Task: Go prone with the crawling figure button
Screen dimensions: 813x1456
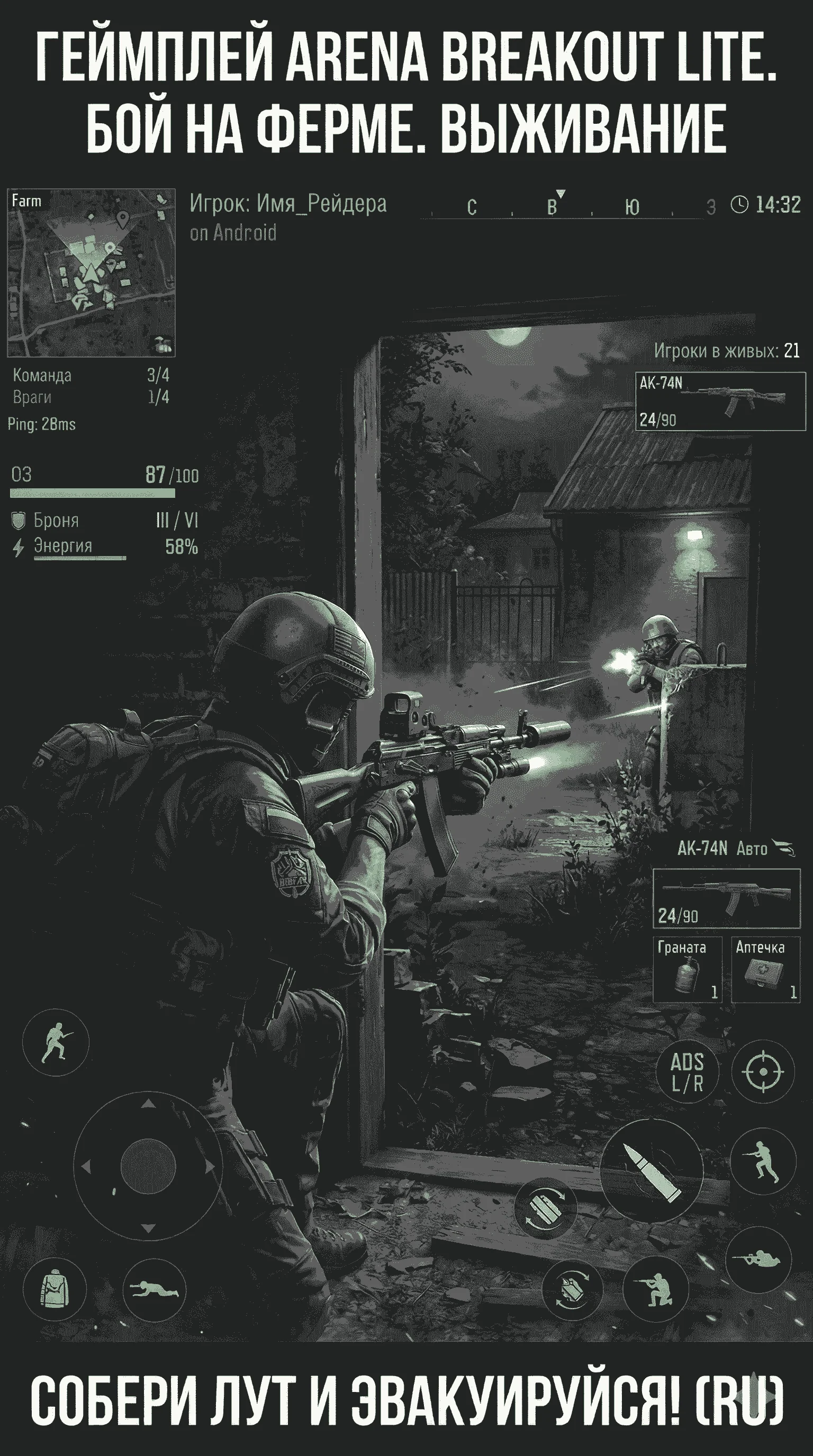Action: point(154,1289)
